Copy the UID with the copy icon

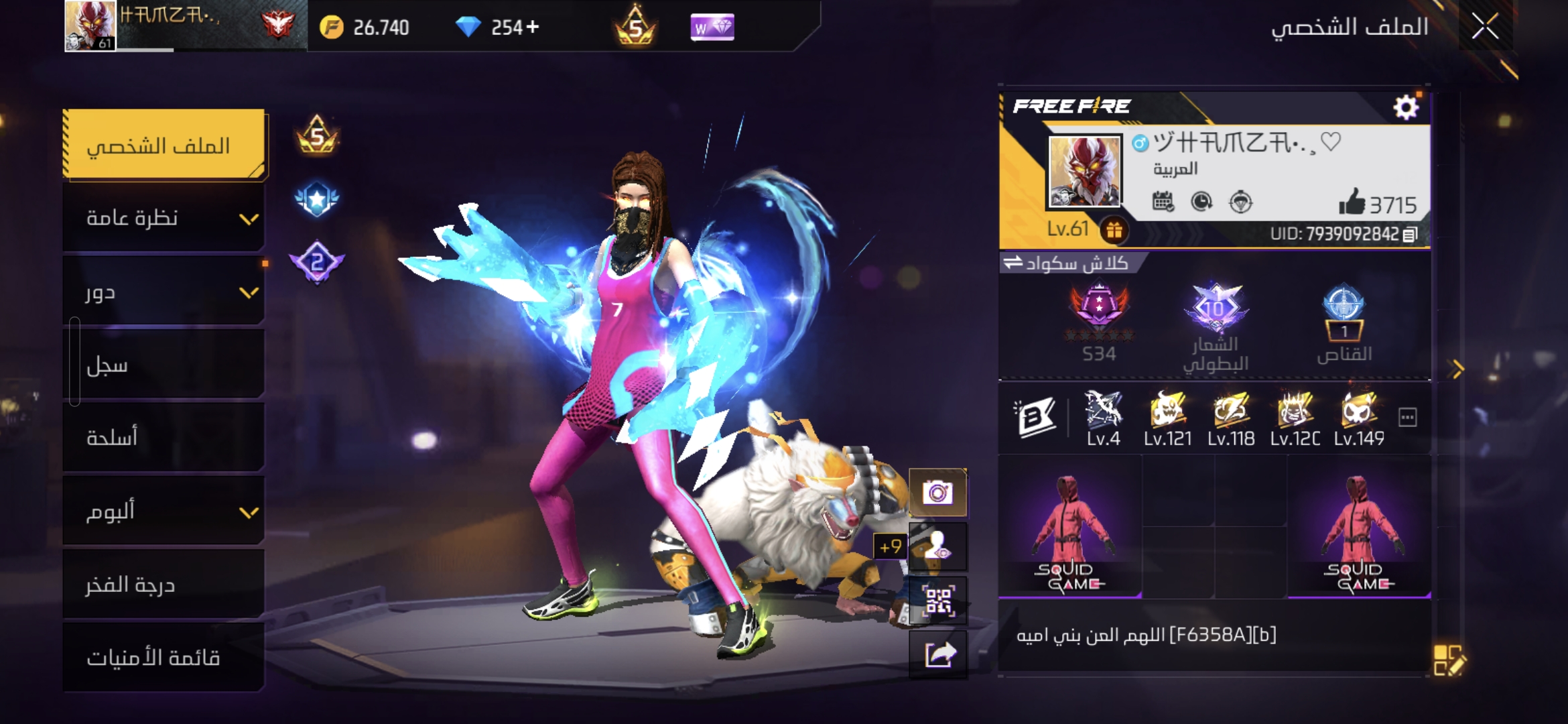coord(1411,235)
